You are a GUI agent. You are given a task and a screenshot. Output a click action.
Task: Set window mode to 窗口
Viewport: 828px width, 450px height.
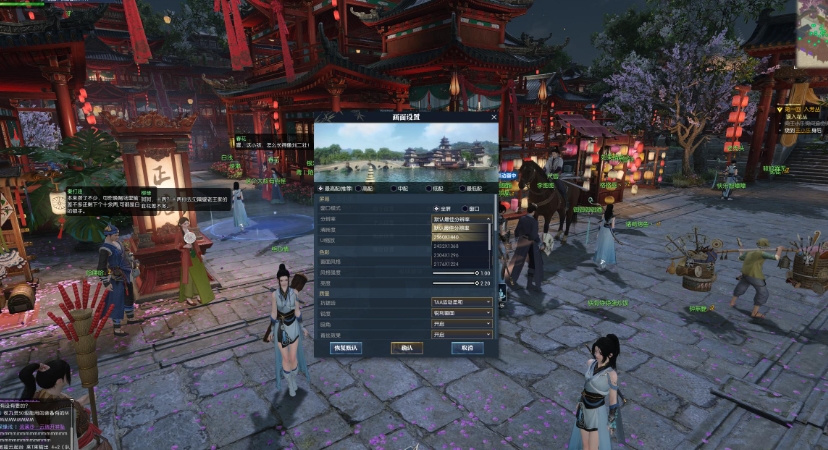pos(465,208)
